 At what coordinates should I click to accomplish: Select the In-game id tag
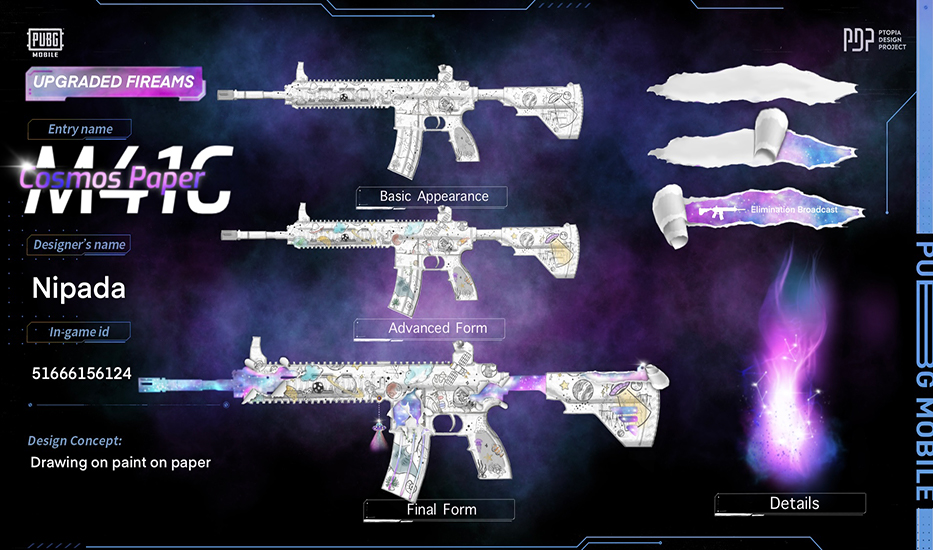tap(80, 331)
